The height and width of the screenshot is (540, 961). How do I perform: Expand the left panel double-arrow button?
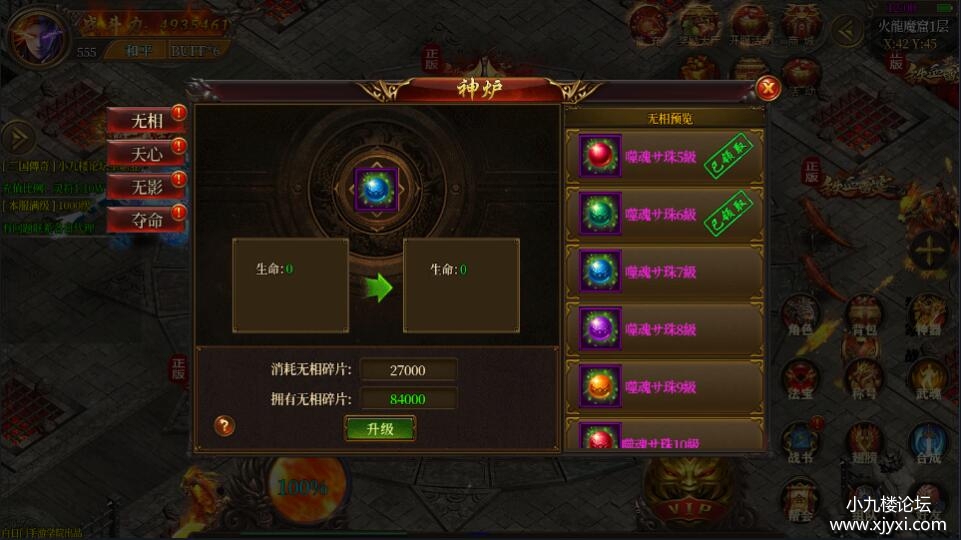(x=17, y=138)
